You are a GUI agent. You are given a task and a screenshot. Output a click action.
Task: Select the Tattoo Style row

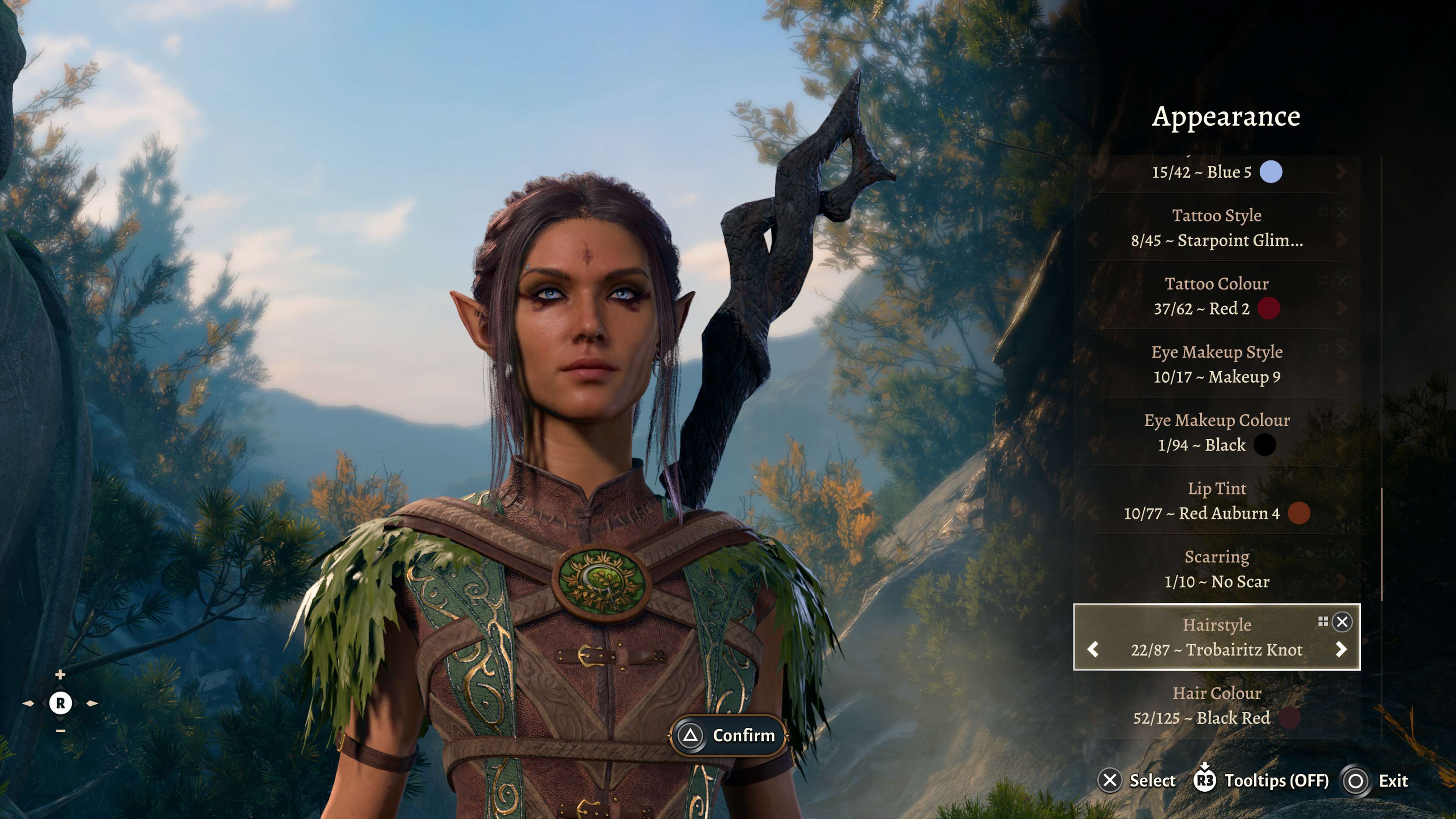(1216, 228)
